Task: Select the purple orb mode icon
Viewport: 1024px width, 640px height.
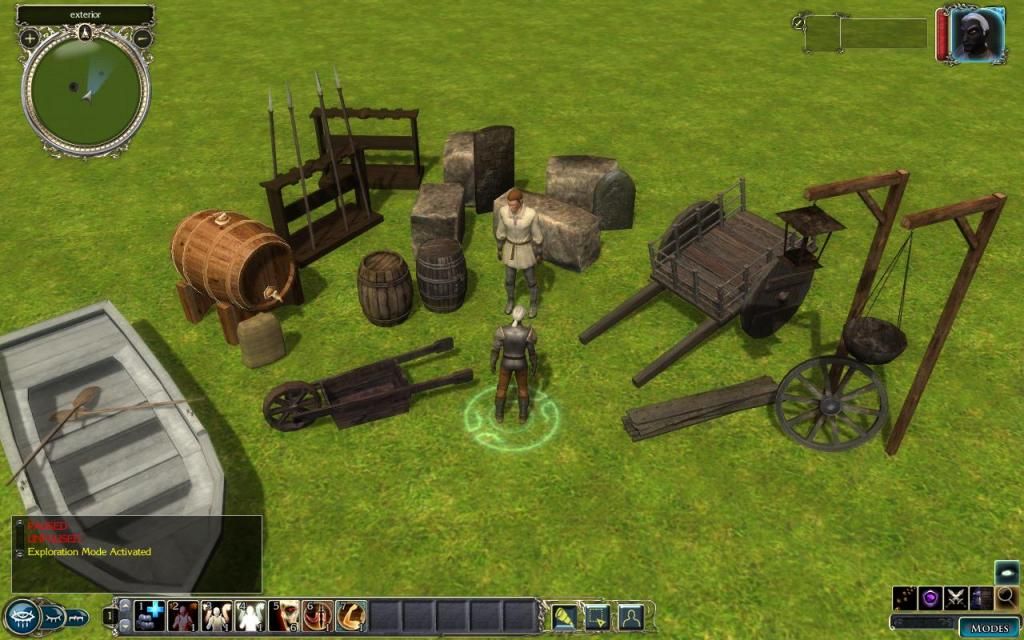Action: coord(931,598)
